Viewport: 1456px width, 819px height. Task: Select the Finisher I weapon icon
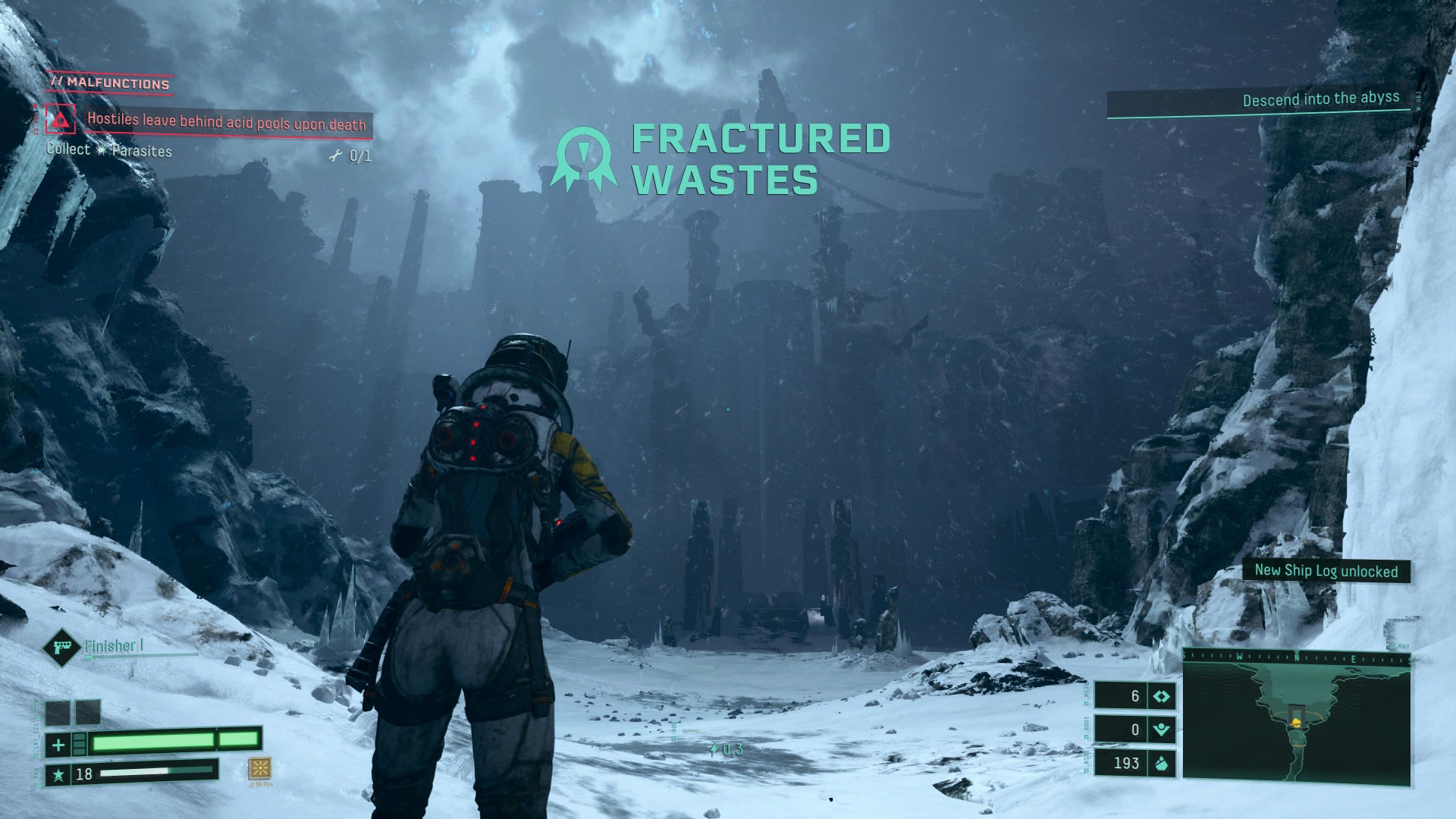click(61, 647)
